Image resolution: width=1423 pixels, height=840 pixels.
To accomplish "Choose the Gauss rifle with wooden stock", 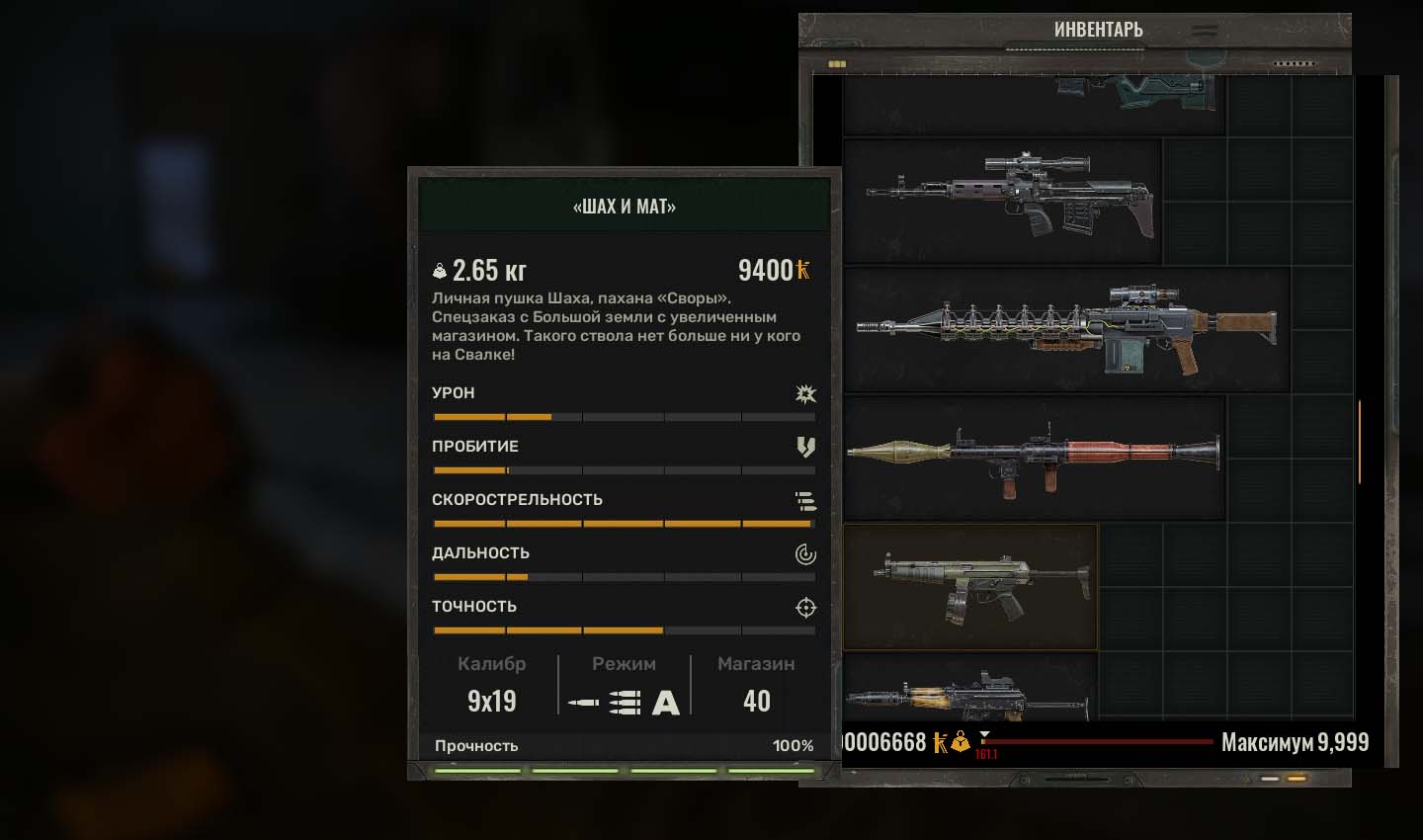I will click(x=1066, y=330).
